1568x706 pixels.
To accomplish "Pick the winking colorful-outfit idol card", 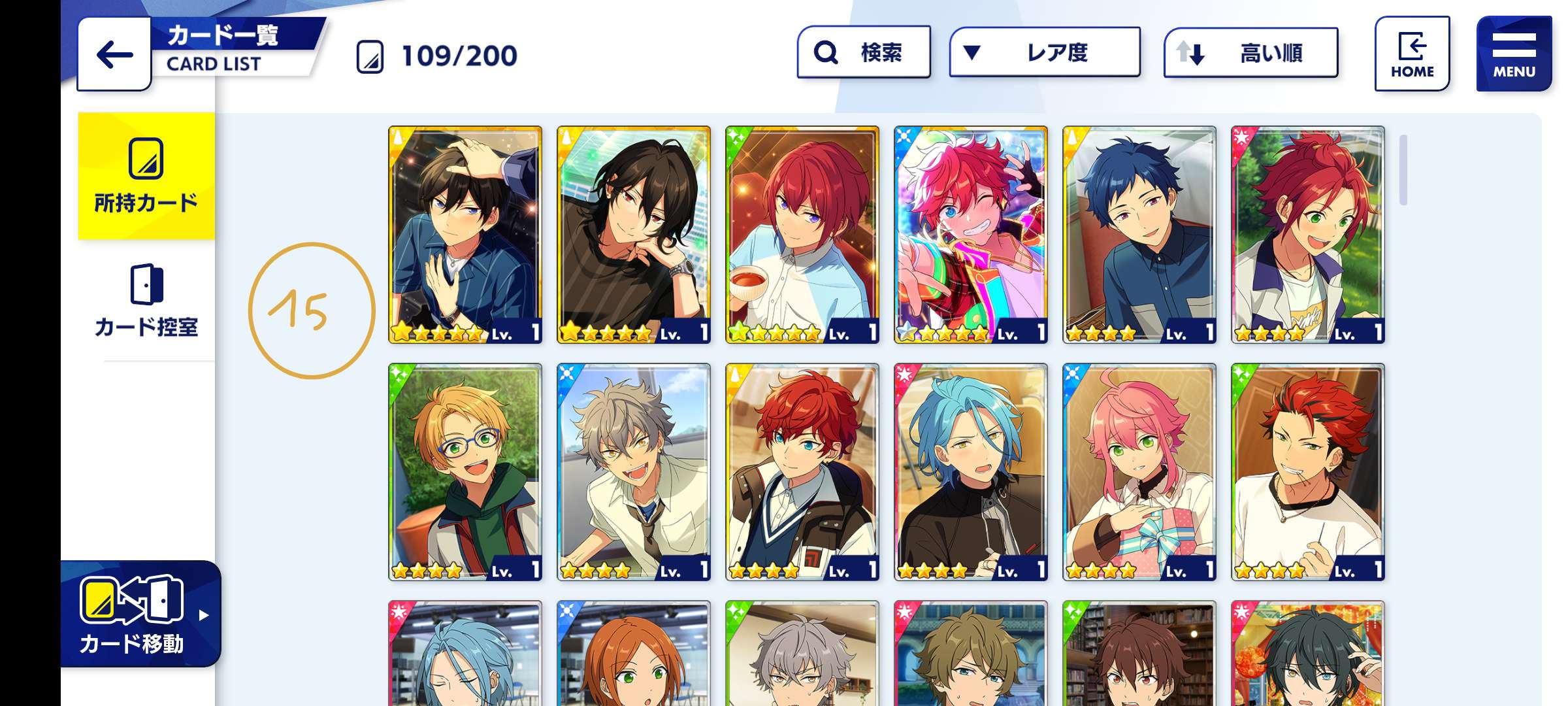I will 971,235.
